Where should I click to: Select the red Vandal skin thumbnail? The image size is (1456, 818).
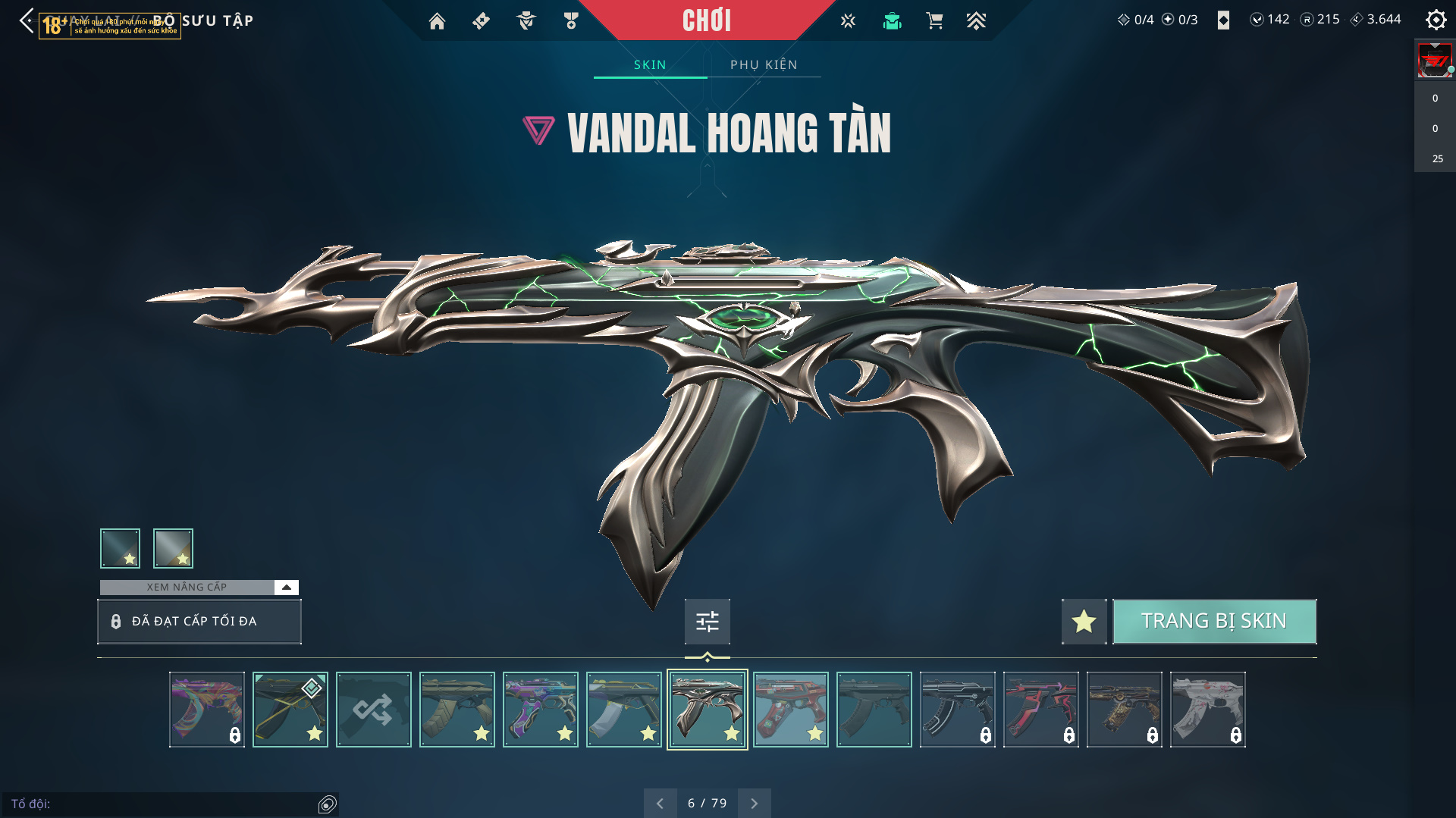point(790,710)
